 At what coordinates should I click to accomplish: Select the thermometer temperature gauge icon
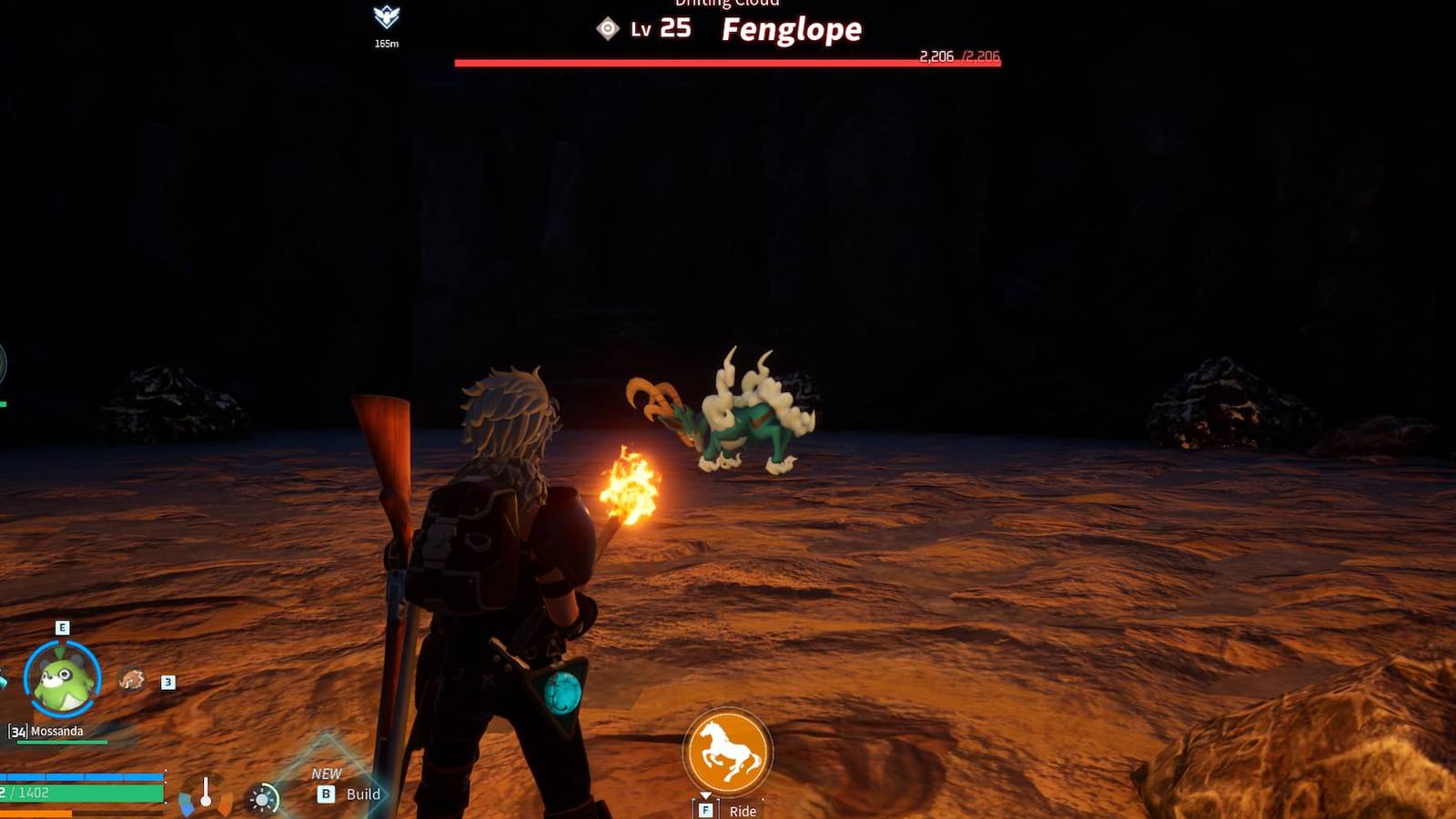pos(205,792)
